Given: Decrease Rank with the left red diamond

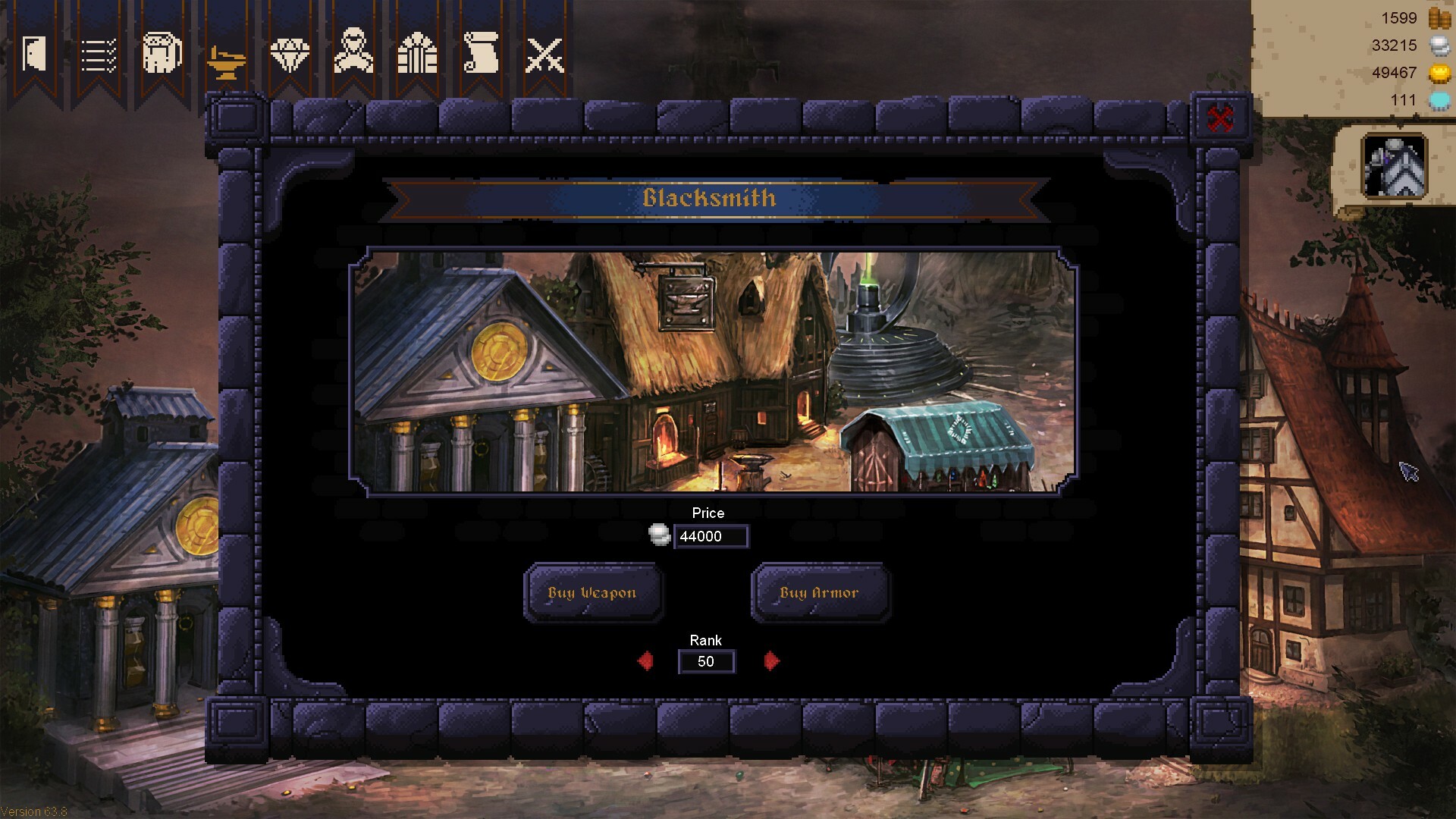Looking at the screenshot, I should click(645, 661).
